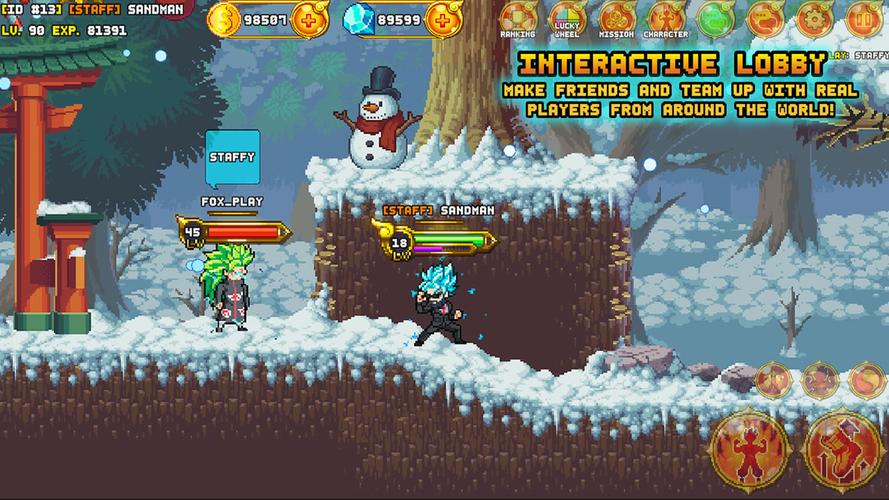
Task: Click Fox_Play's STAFFY chat bubble
Action: (232, 158)
